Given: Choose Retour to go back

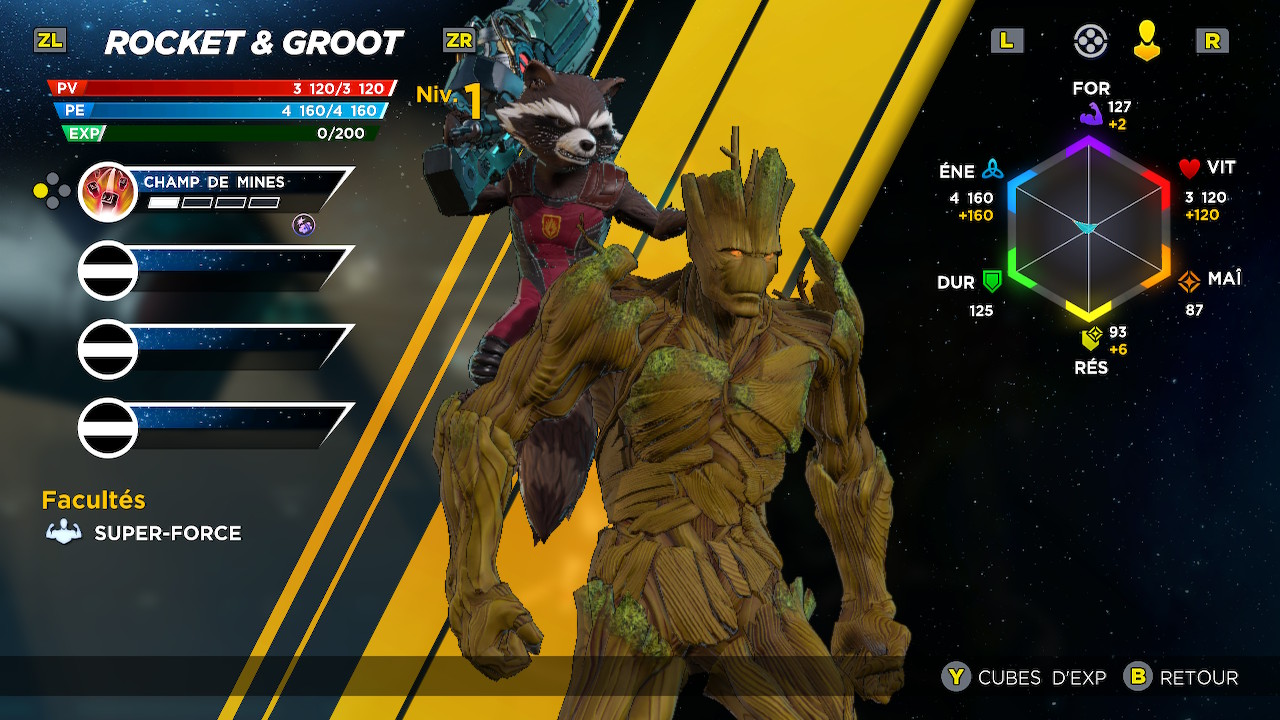Looking at the screenshot, I should pos(1182,678).
